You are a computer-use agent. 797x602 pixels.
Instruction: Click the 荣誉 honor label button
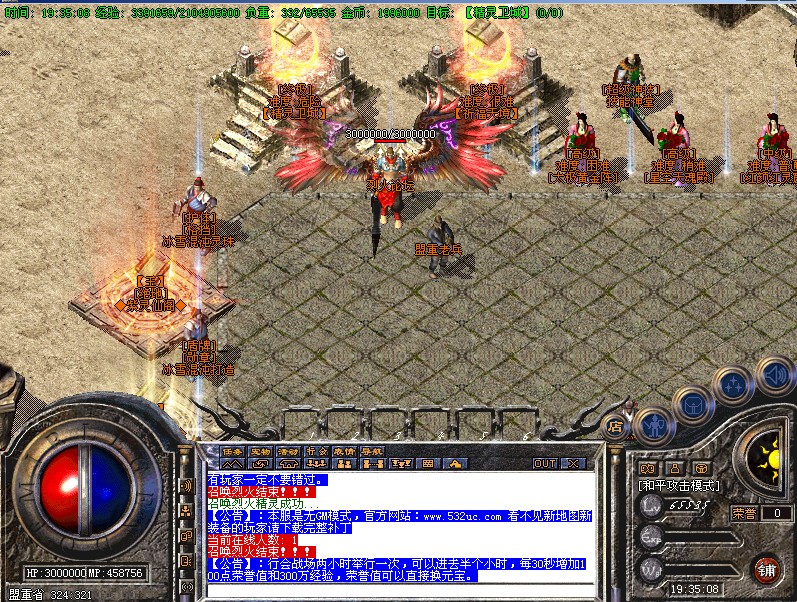tap(744, 513)
